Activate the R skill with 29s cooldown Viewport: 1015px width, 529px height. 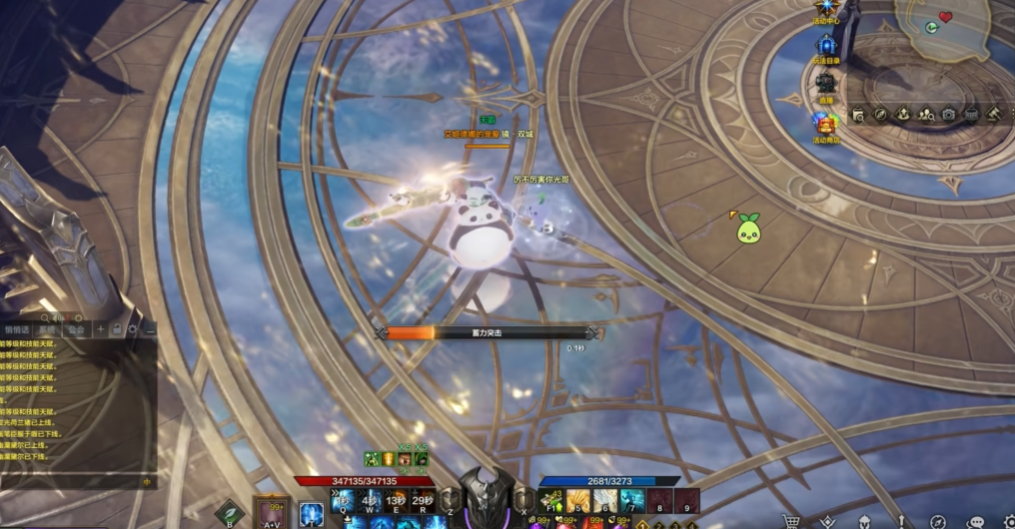pyautogui.click(x=422, y=500)
